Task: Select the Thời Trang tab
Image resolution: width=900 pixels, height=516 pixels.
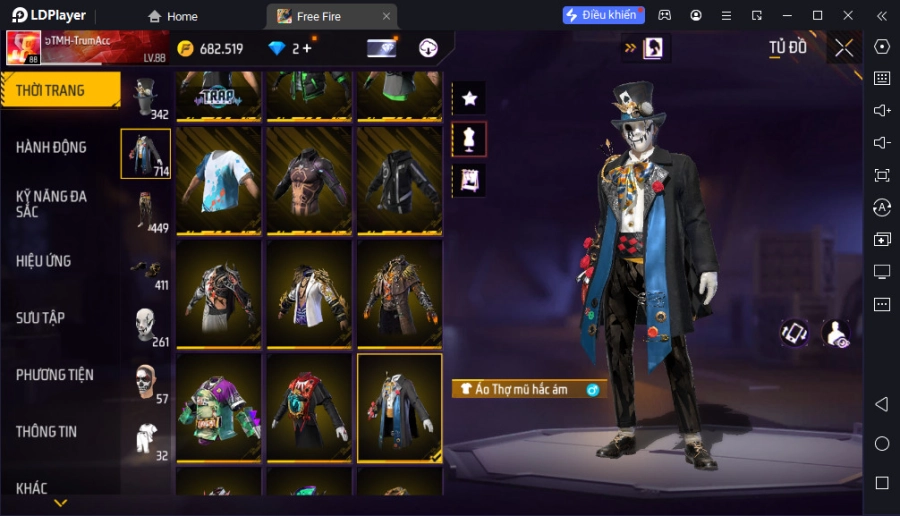Action: (52, 91)
